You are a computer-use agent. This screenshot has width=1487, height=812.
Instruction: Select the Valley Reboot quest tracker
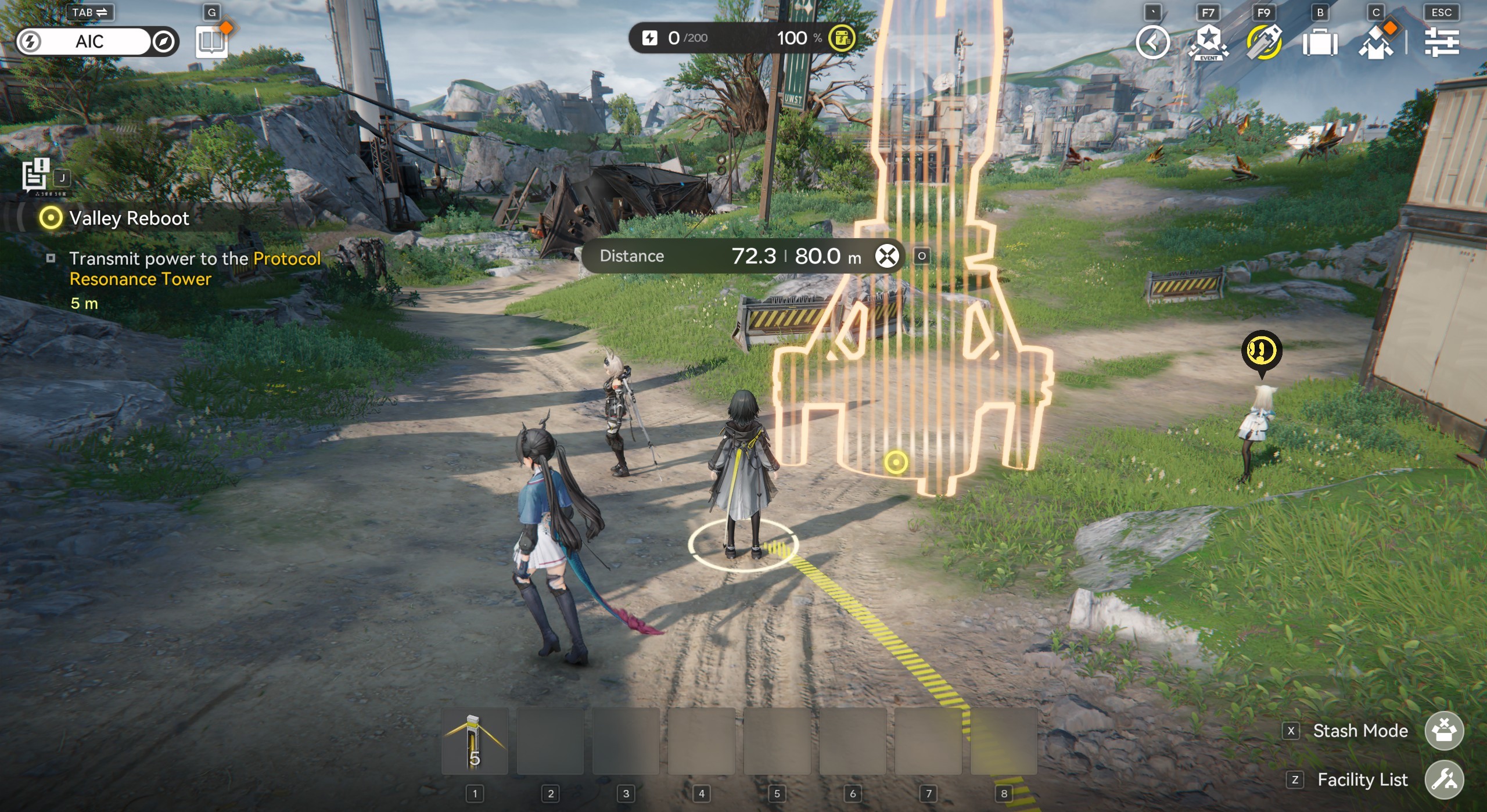tap(129, 218)
